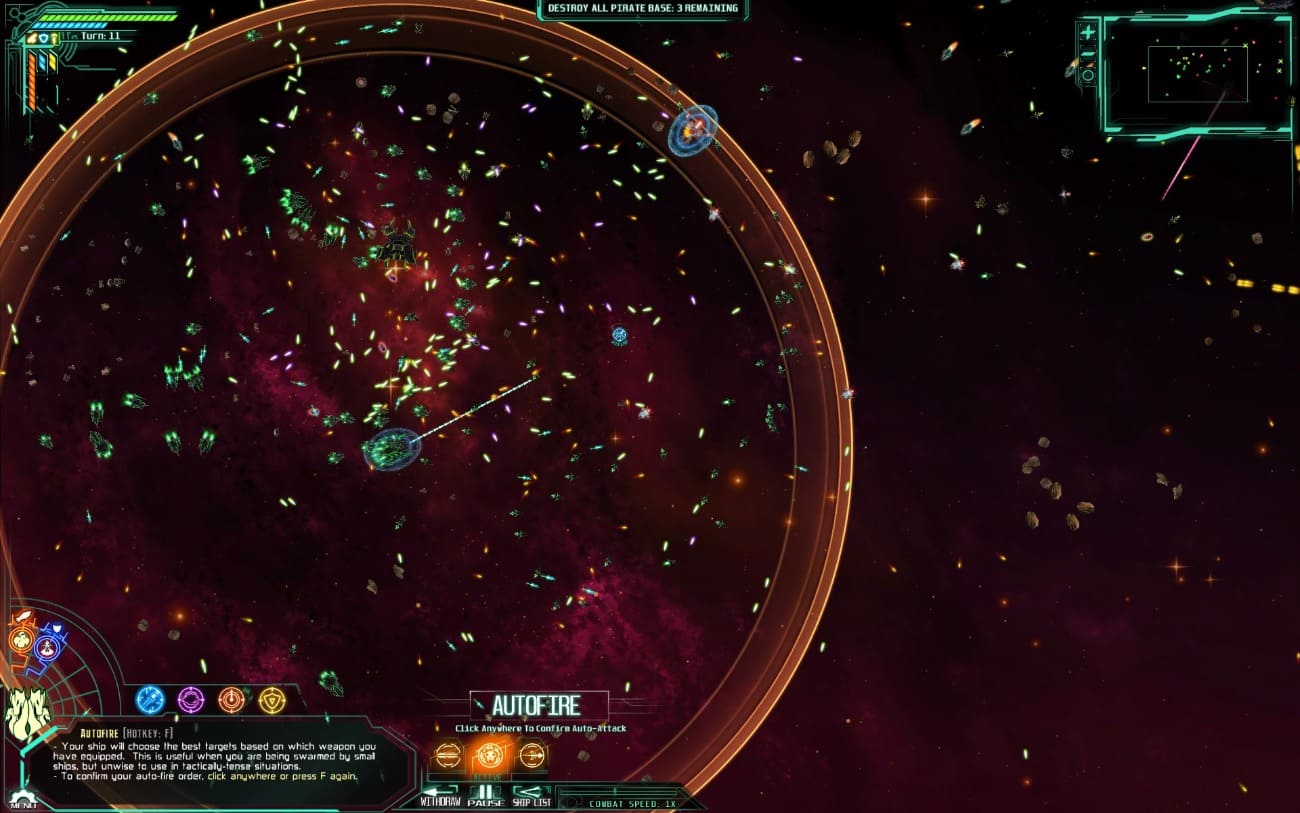Activate the blue ability in the hotbar

148,698
